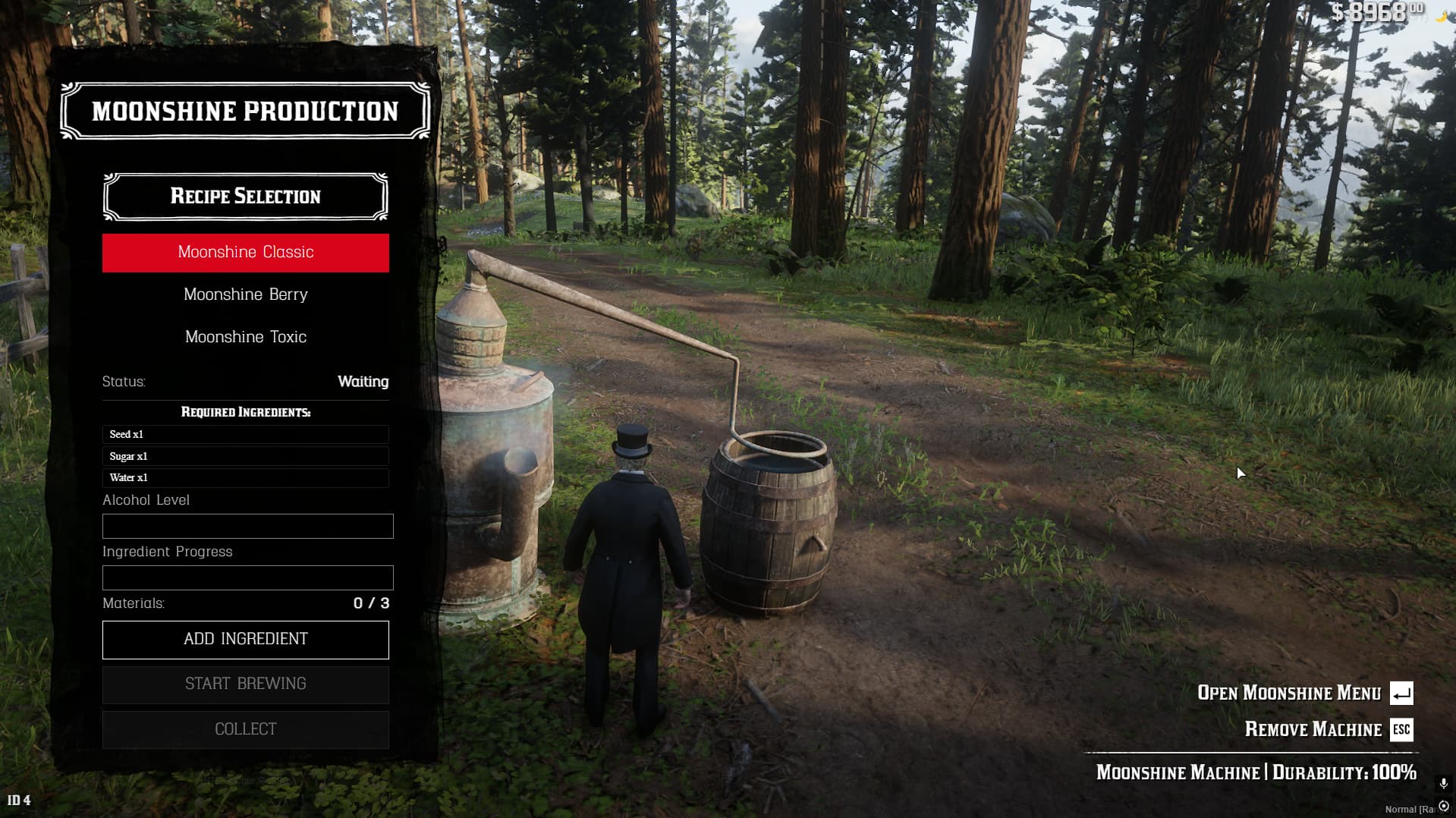Pick the Moonshine Toxic recipe

[x=245, y=337]
